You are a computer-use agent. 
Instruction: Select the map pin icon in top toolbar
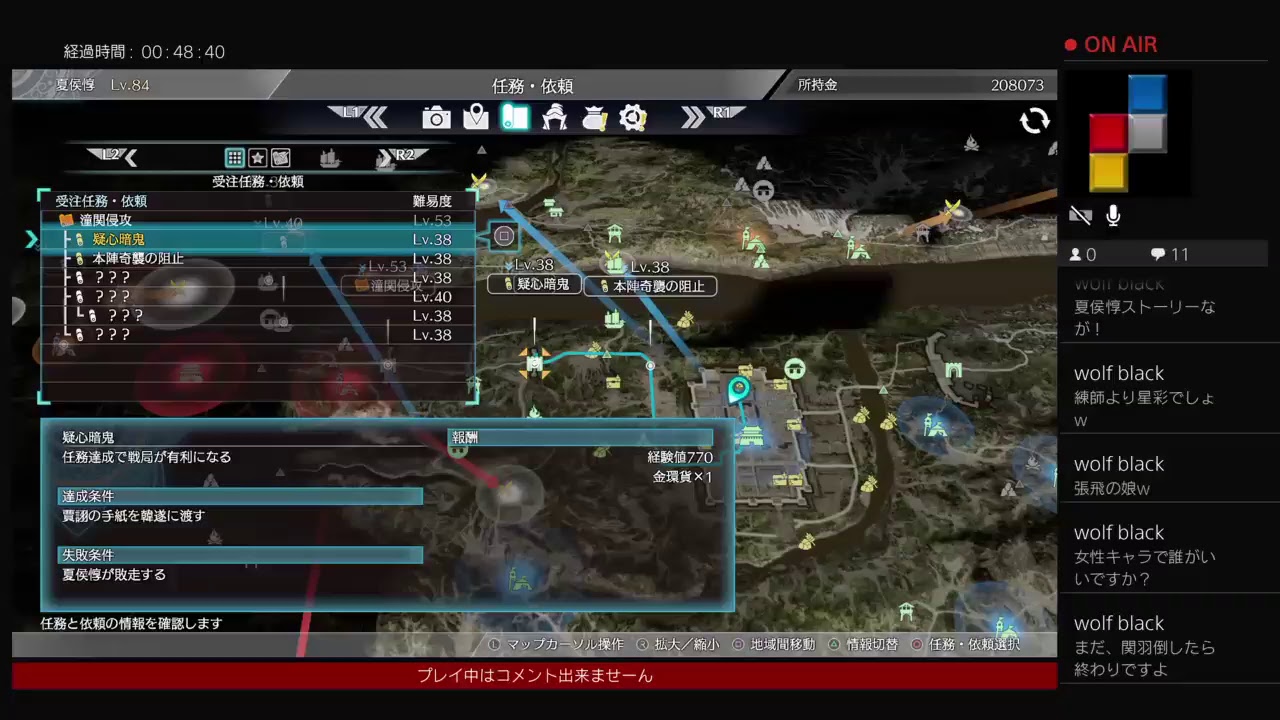(x=475, y=118)
